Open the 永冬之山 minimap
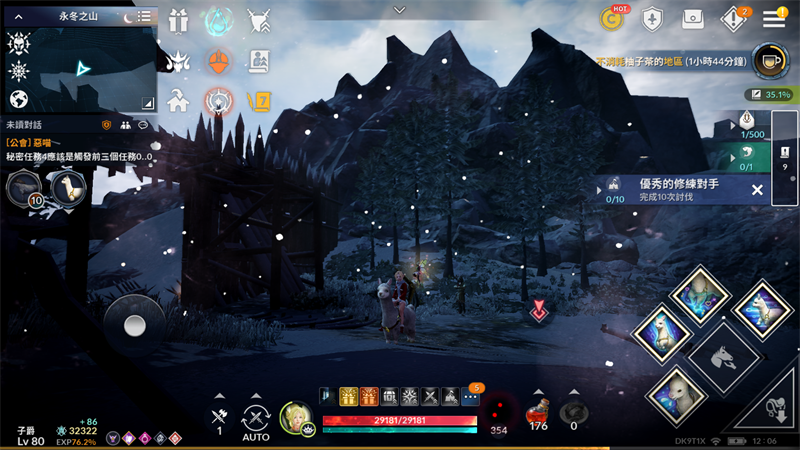 click(x=85, y=68)
